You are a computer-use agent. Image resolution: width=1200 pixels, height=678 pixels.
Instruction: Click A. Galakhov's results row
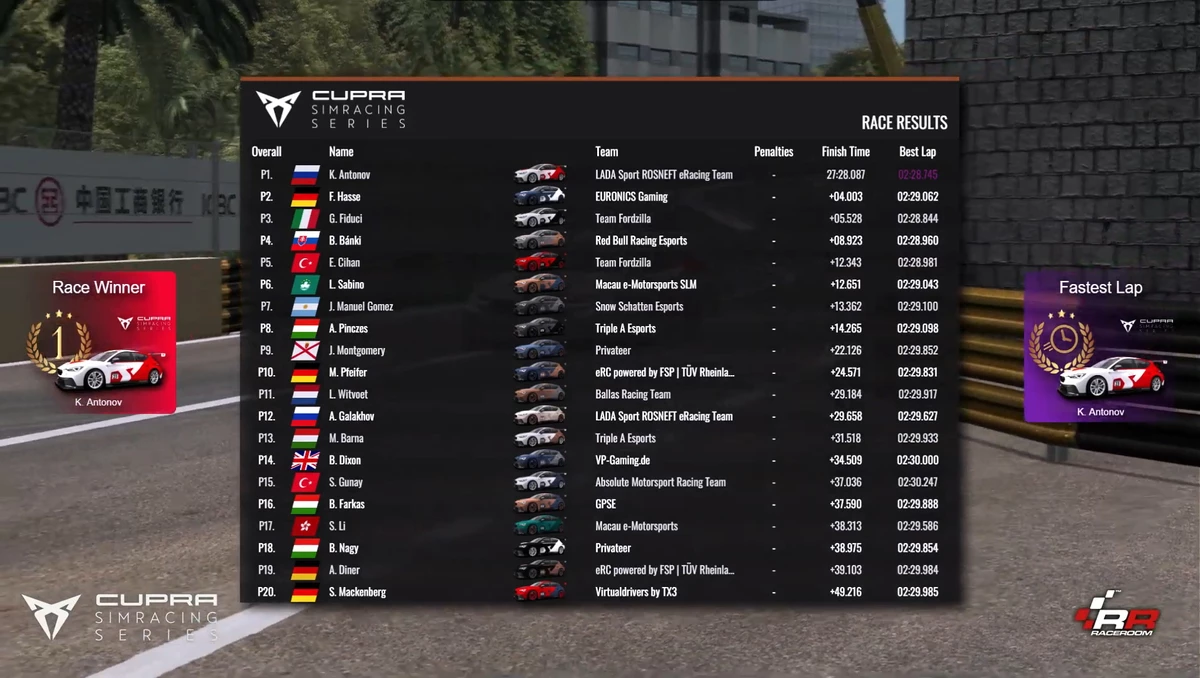pos(600,417)
